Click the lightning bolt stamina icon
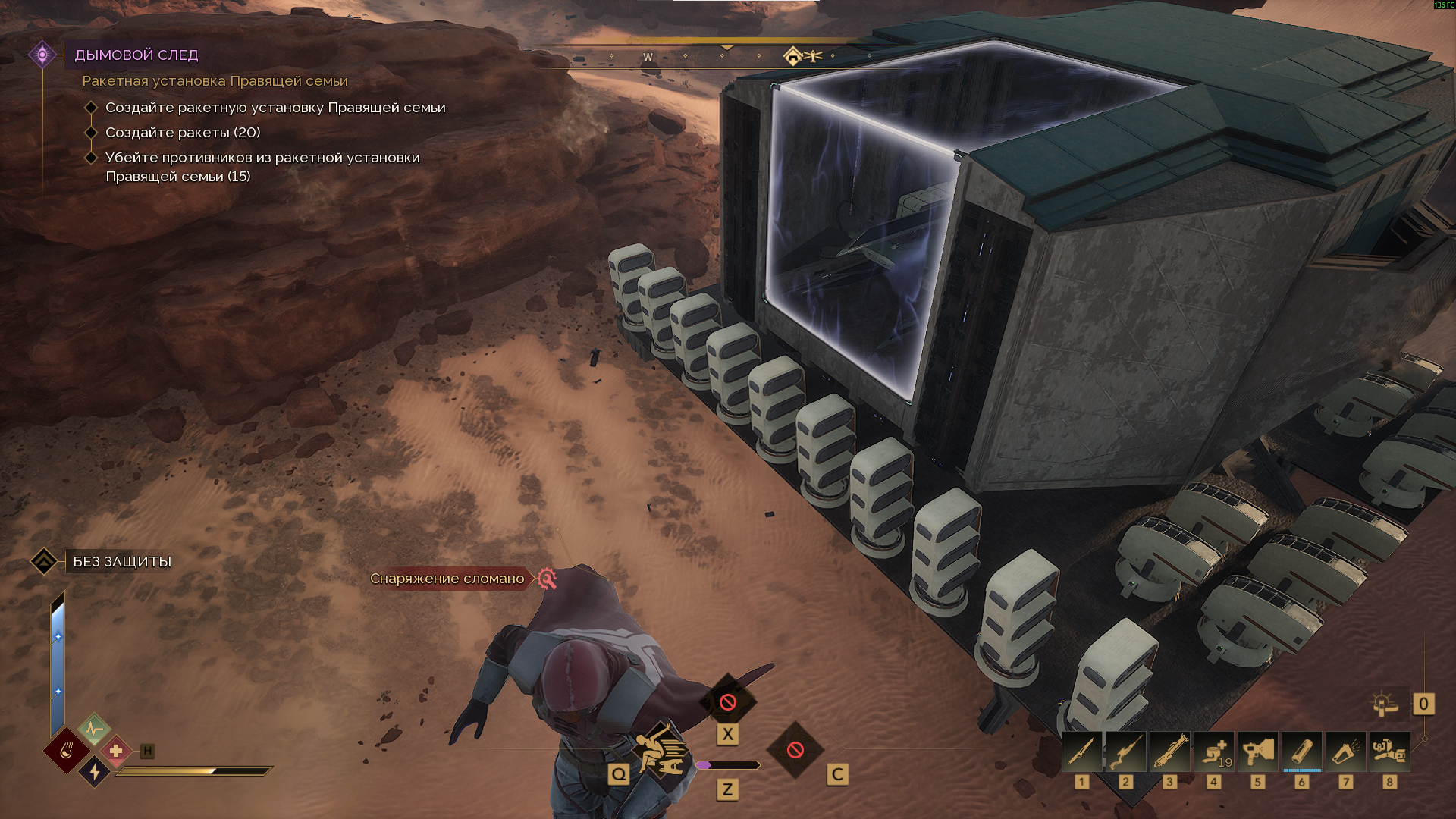 coord(94,771)
